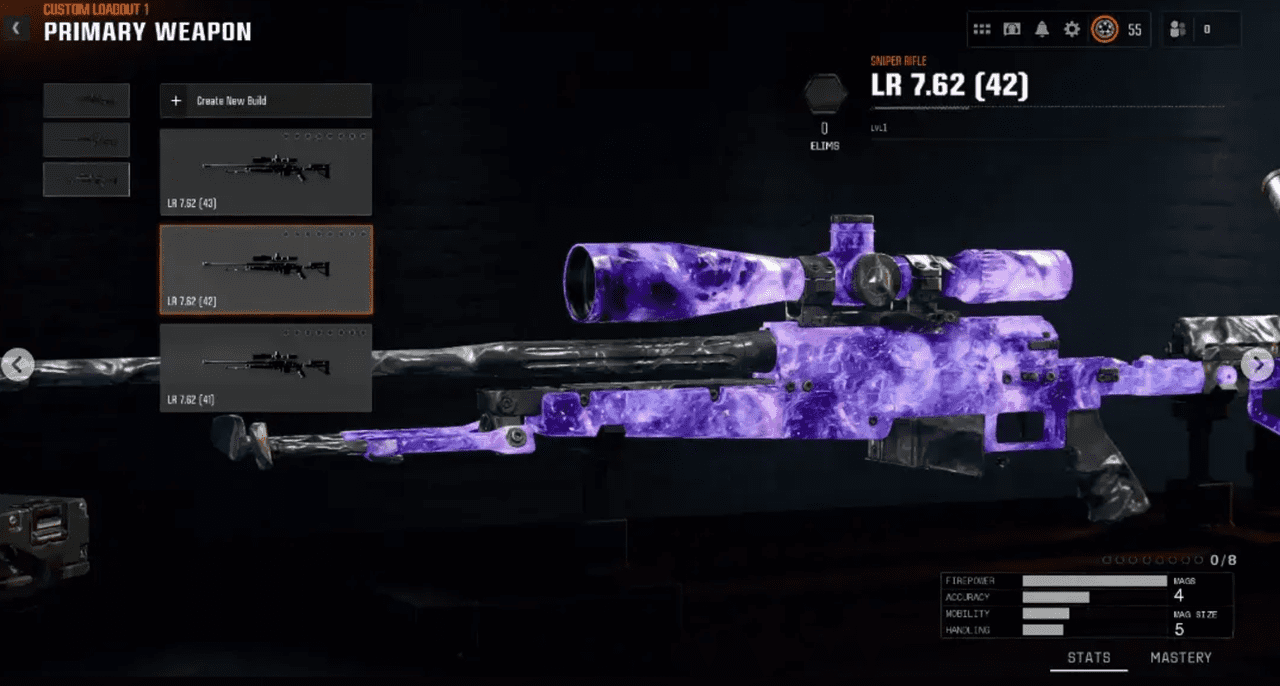The width and height of the screenshot is (1280, 686).
Task: Show the previous weapon with left arrow
Action: [x=16, y=365]
